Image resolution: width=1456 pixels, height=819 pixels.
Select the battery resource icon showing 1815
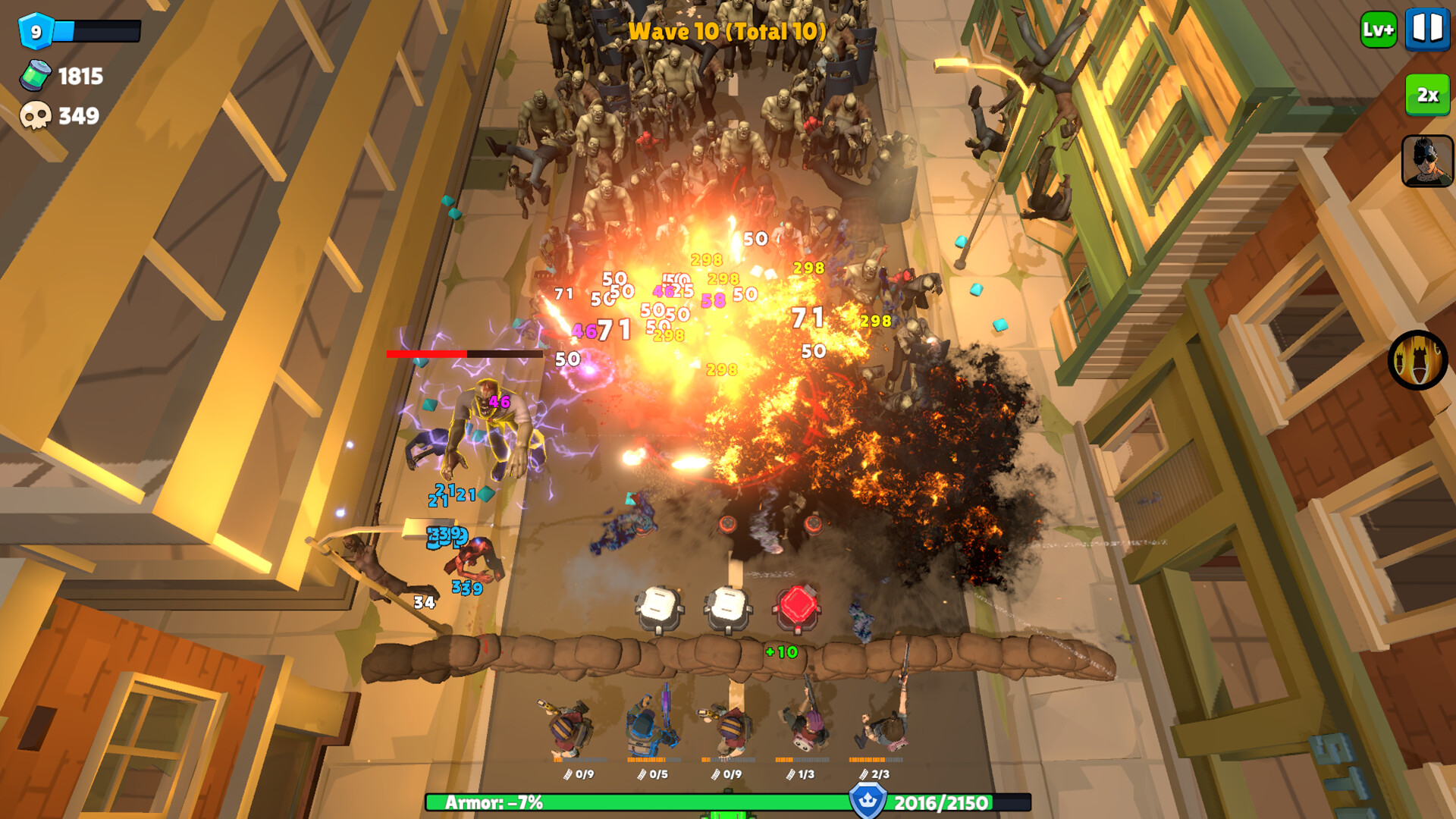pos(36,77)
